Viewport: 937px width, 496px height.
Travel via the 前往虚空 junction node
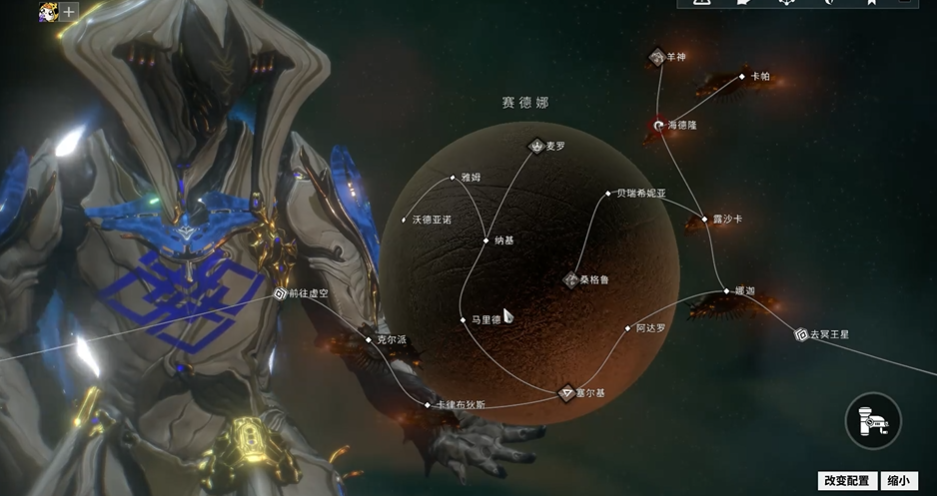[x=281, y=294]
